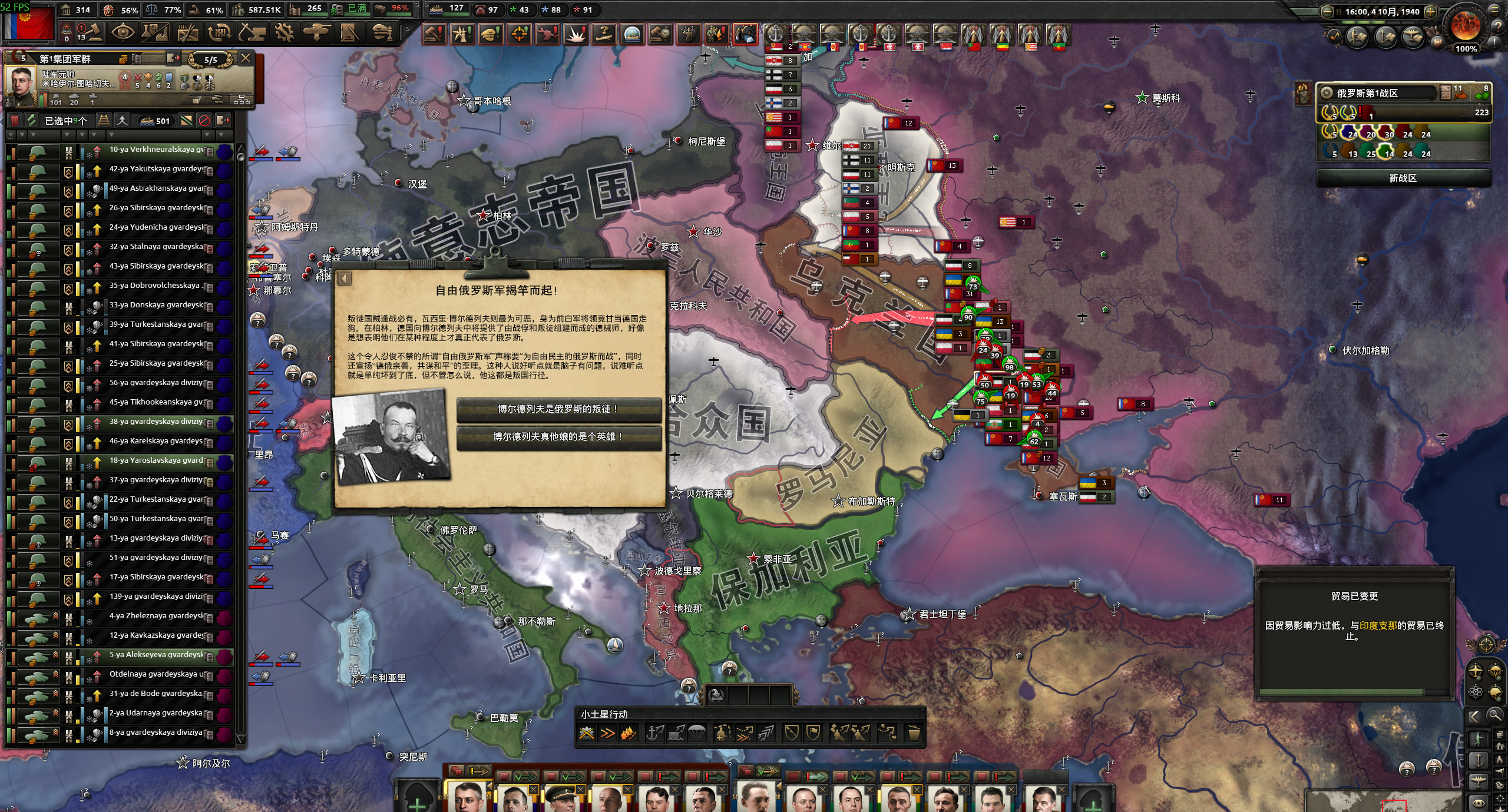Close the army group panel with X
Screen dimensions: 1508x812
[246, 58]
